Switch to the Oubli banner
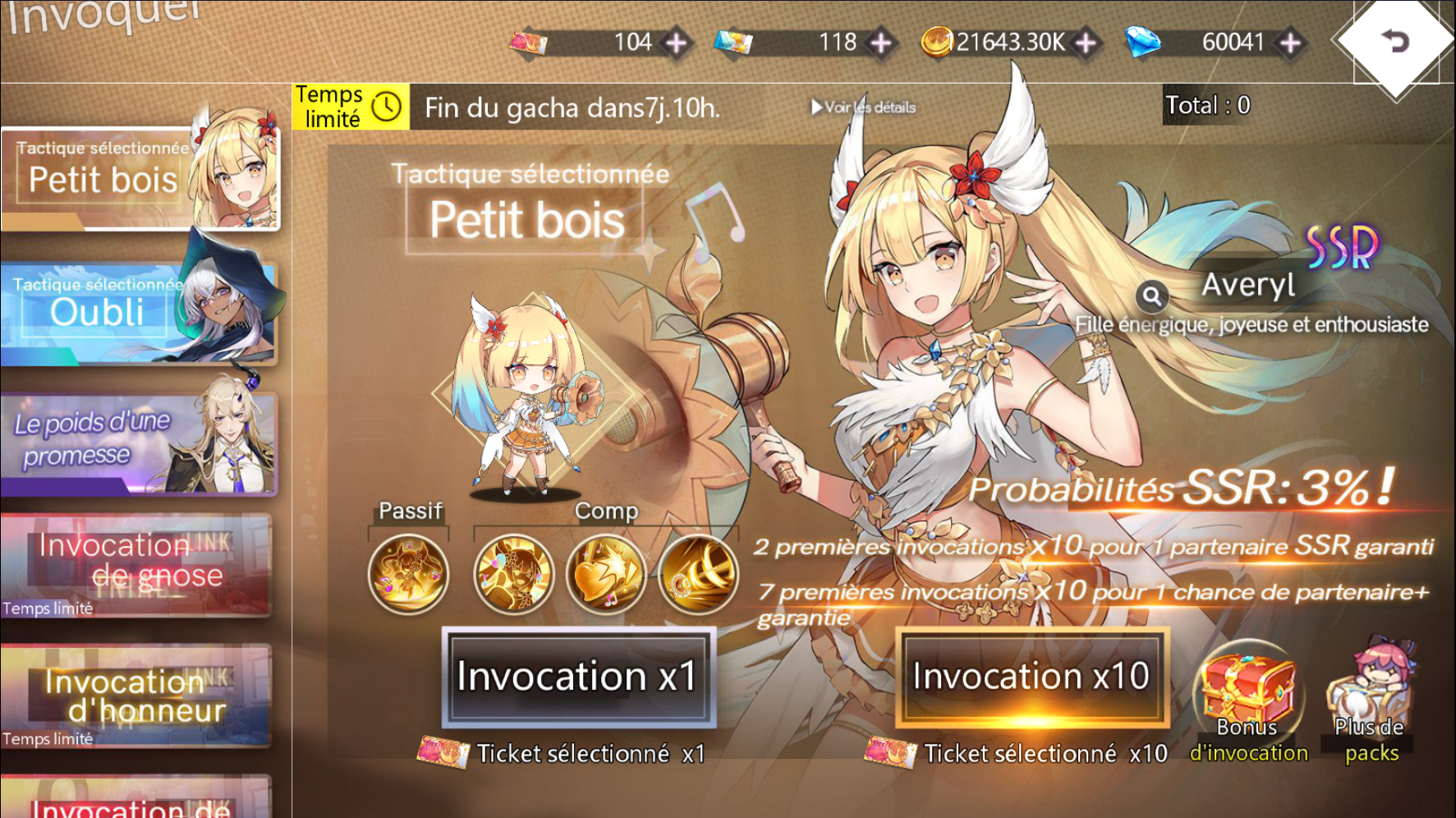Screen dimensions: 1456x818 [138, 312]
